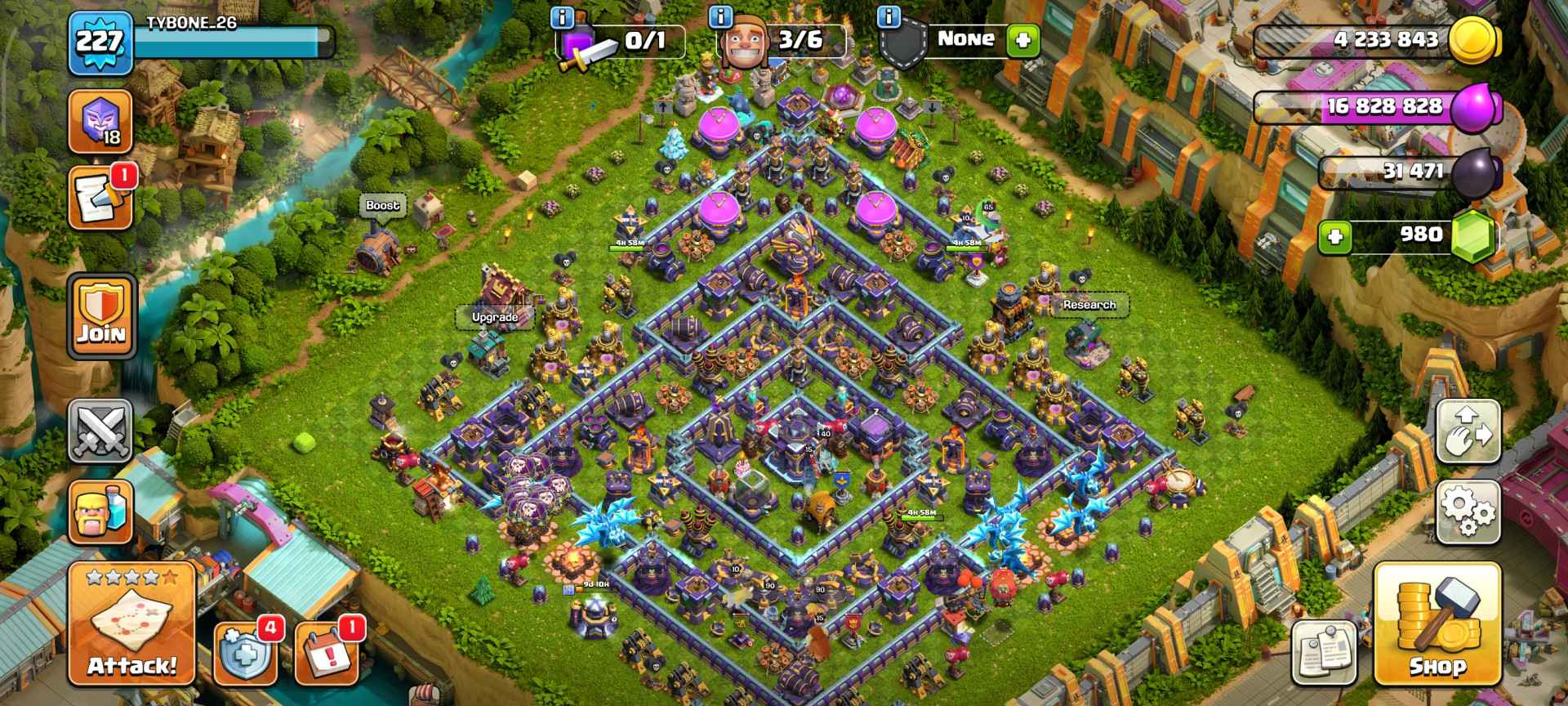Open the Clan Capital via purple helmet icon
The width and height of the screenshot is (1568, 706).
[102, 121]
